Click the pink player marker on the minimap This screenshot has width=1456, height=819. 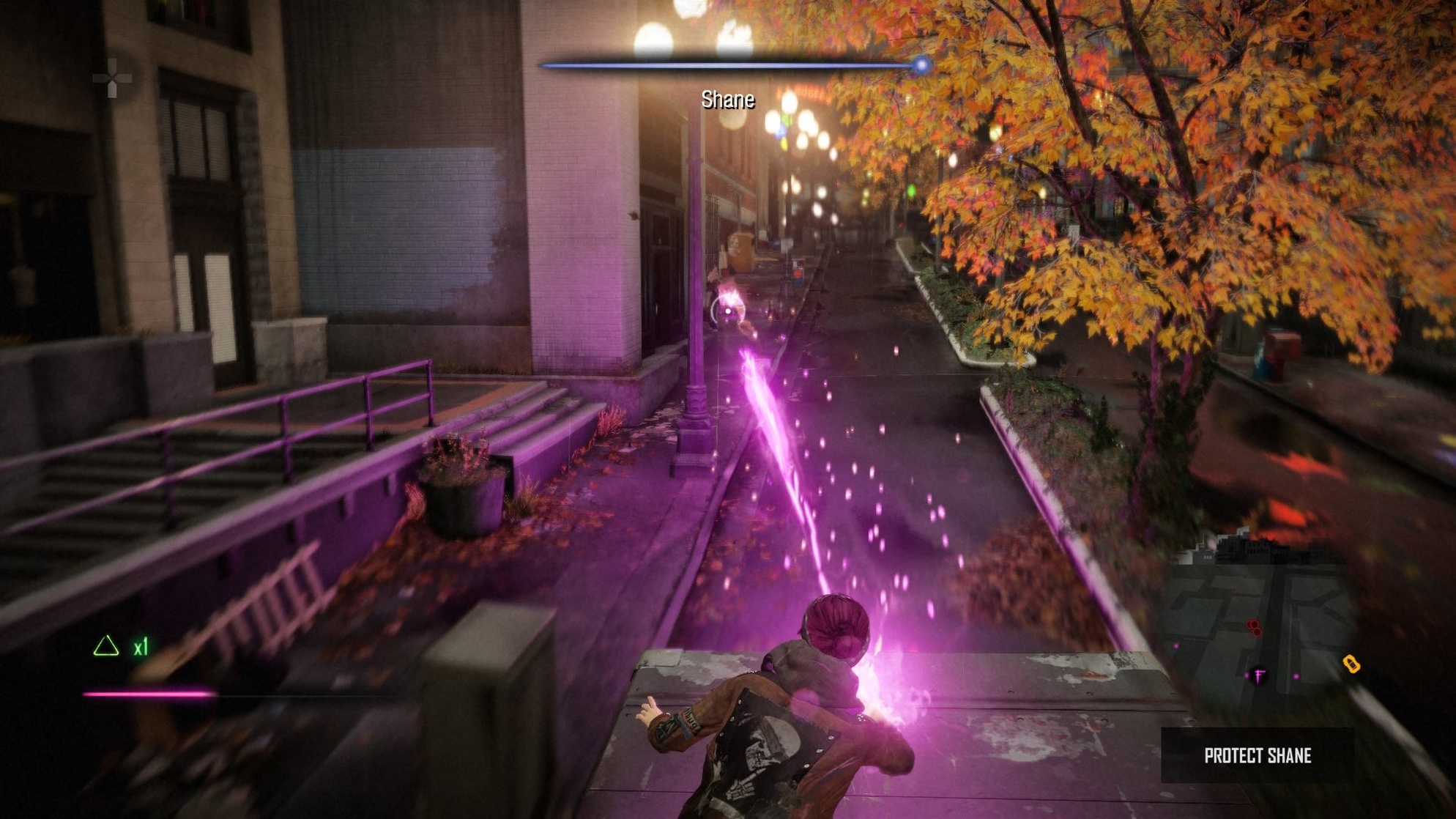(1258, 676)
